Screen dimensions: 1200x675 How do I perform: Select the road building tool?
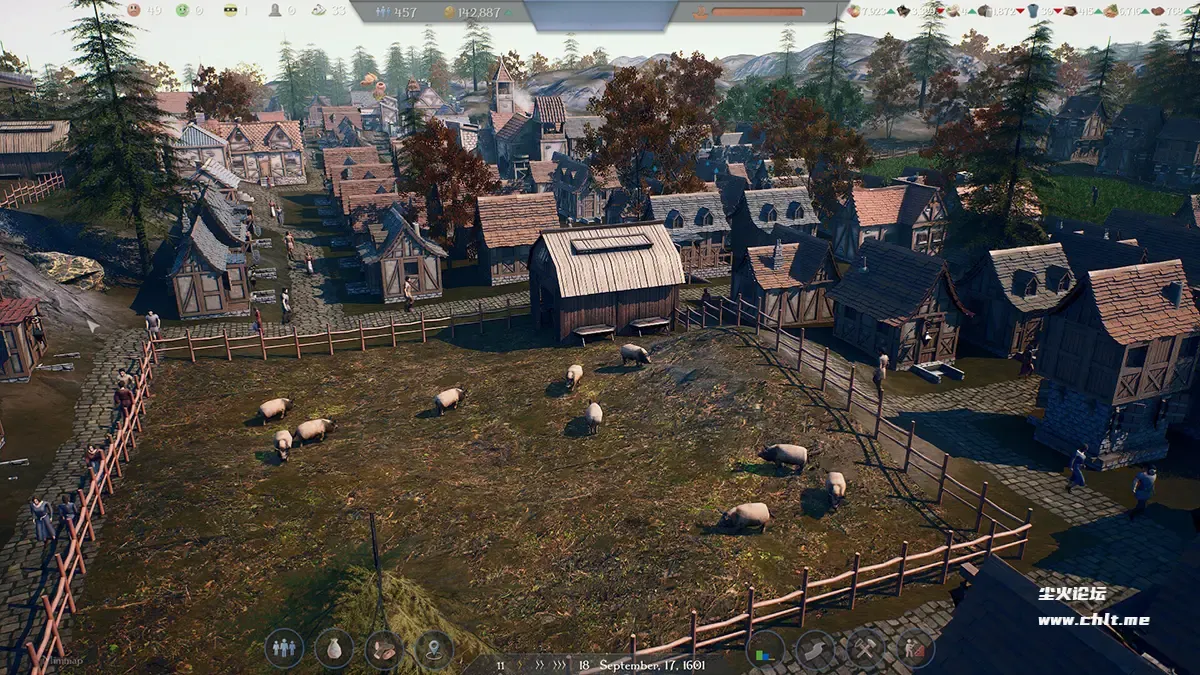[815, 649]
